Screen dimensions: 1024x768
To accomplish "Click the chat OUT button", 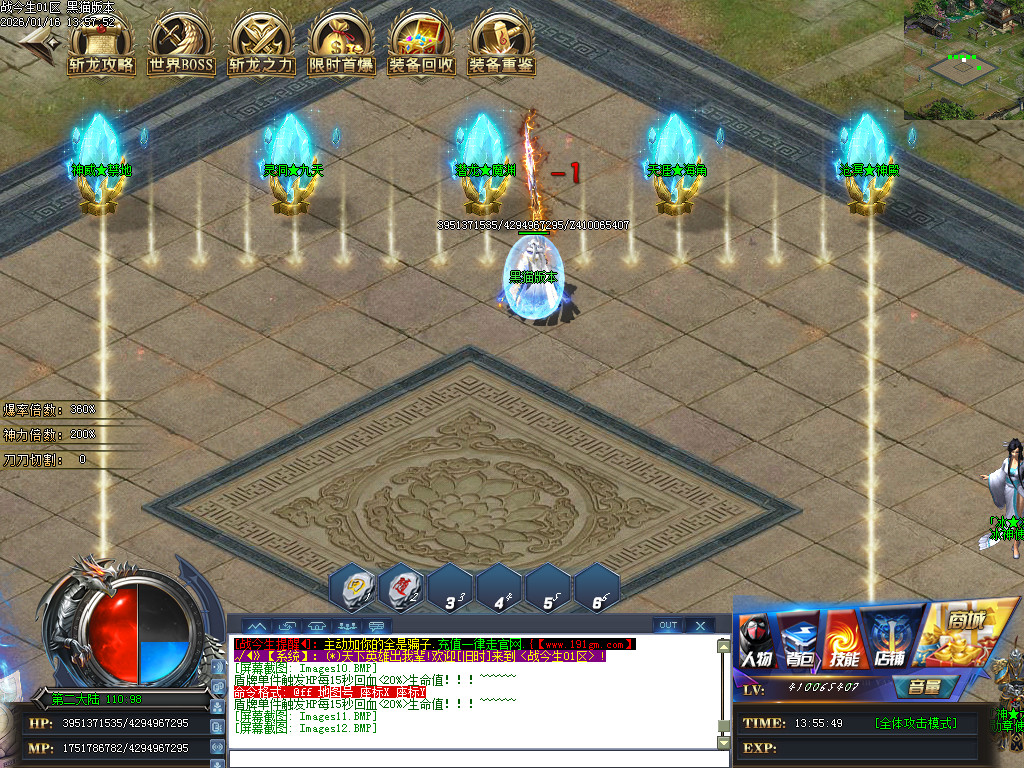I will click(x=668, y=626).
